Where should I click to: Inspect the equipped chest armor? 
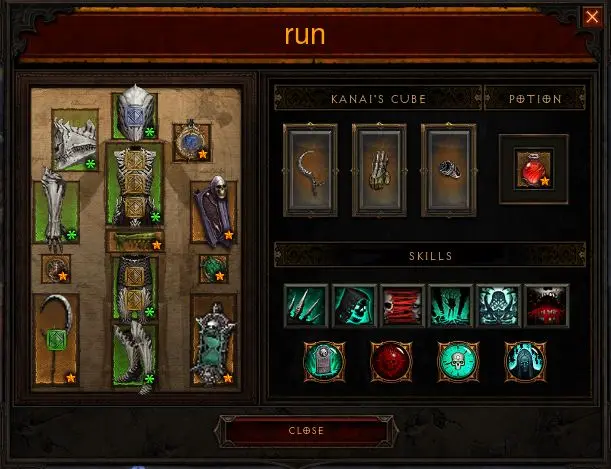tap(134, 184)
